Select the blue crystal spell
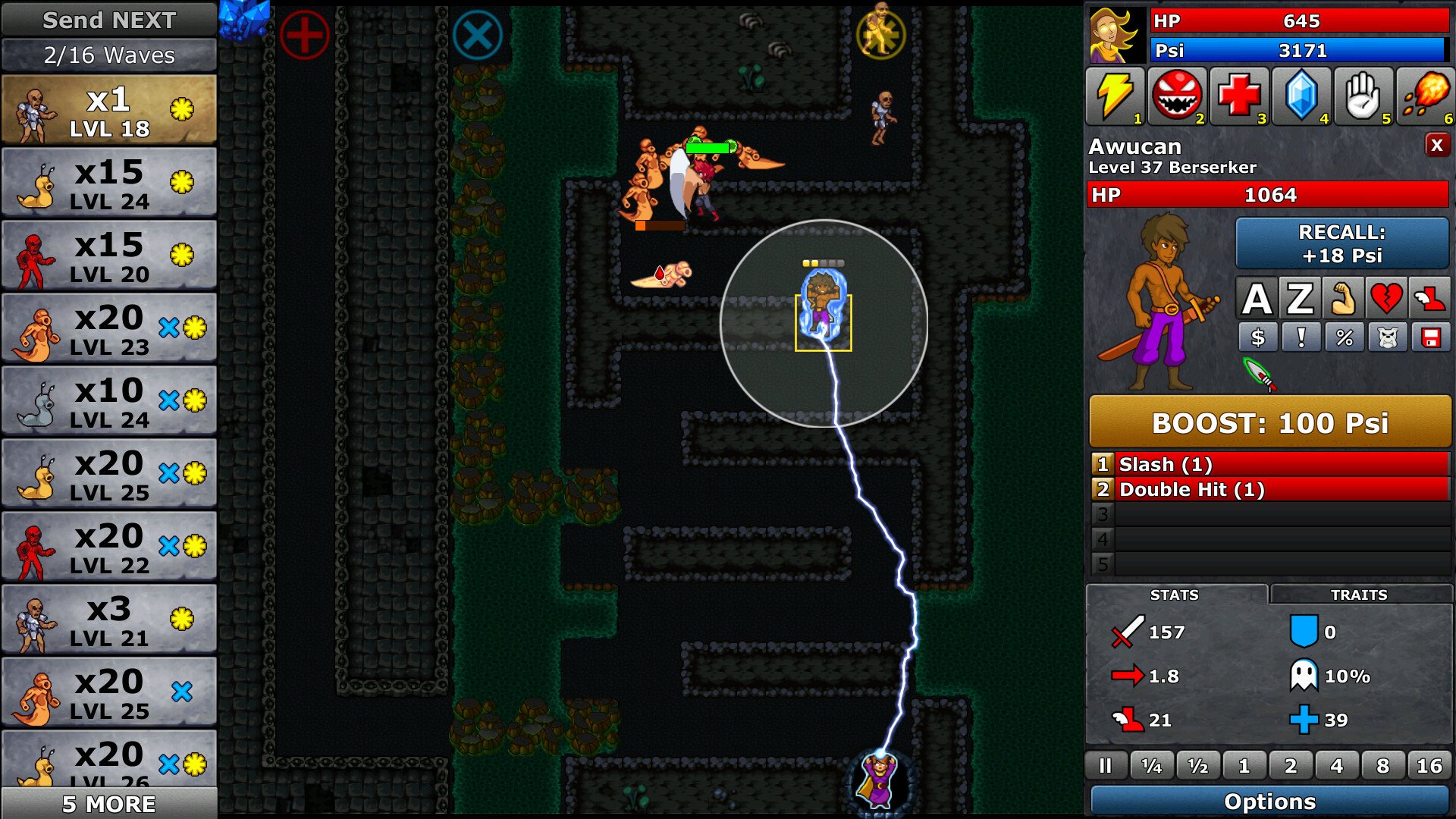Viewport: 1456px width, 819px height. [1301, 96]
